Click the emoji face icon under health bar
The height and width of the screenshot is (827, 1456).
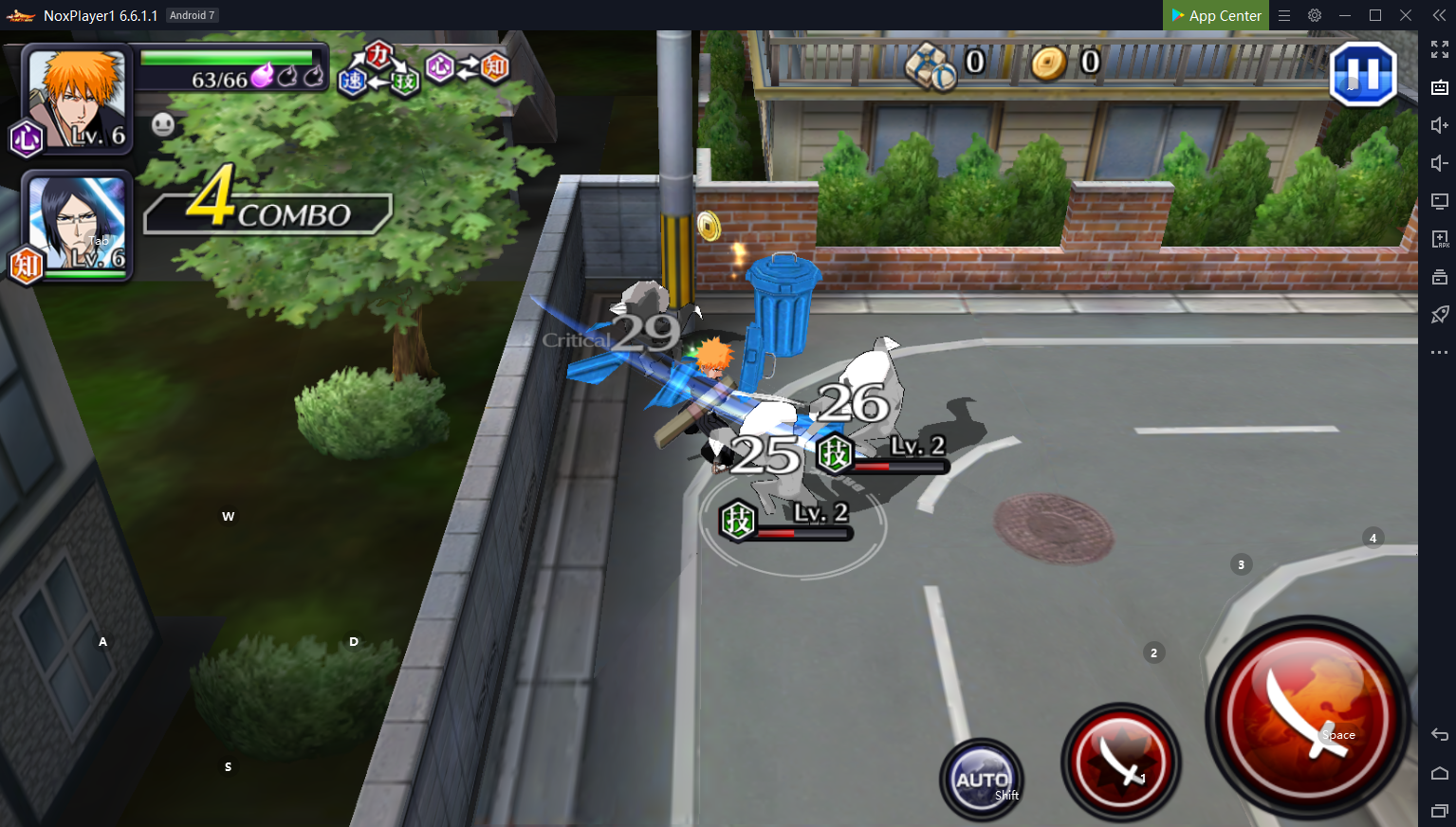click(163, 124)
